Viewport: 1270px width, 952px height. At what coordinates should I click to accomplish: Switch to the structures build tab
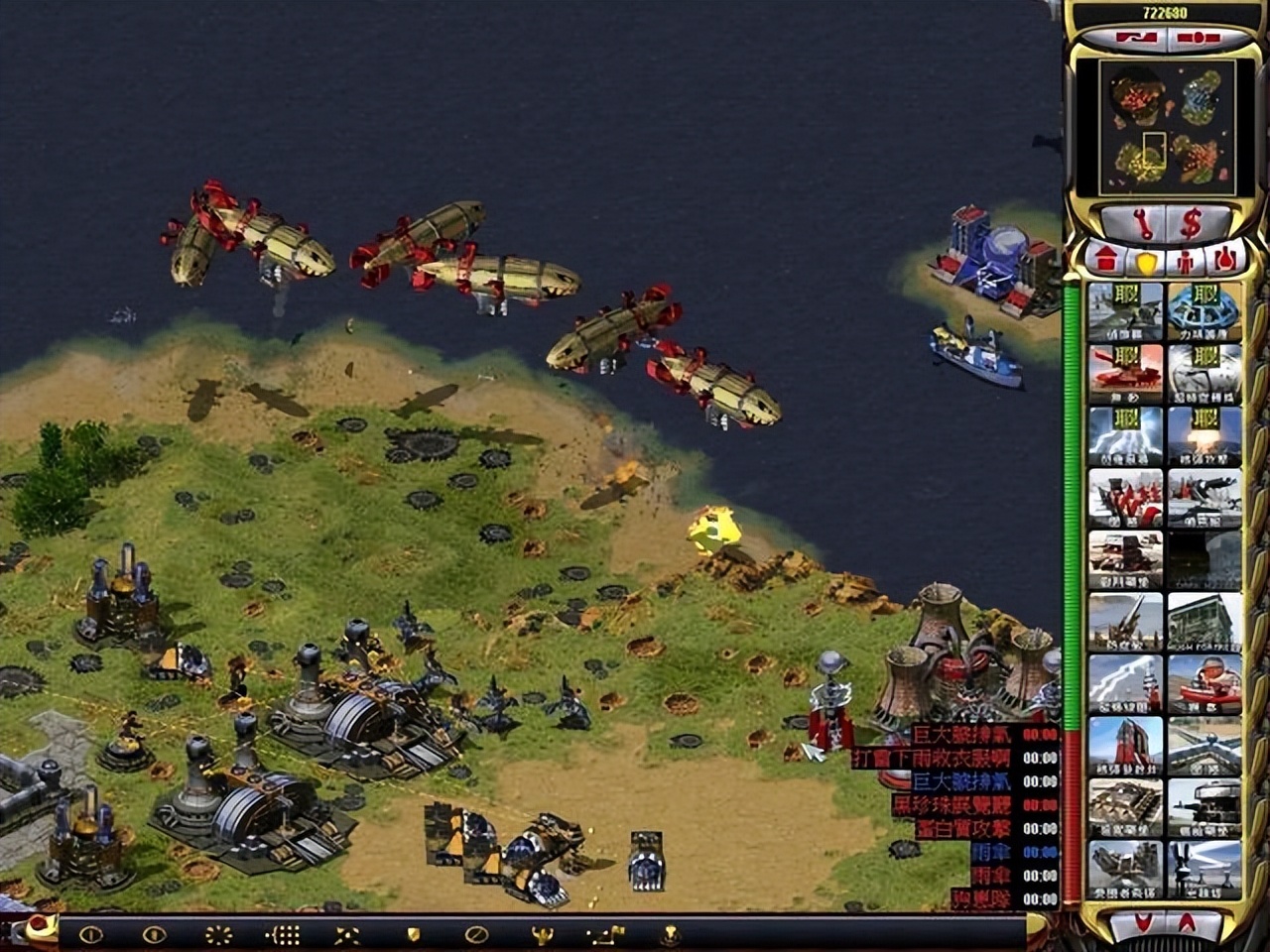tap(1103, 262)
